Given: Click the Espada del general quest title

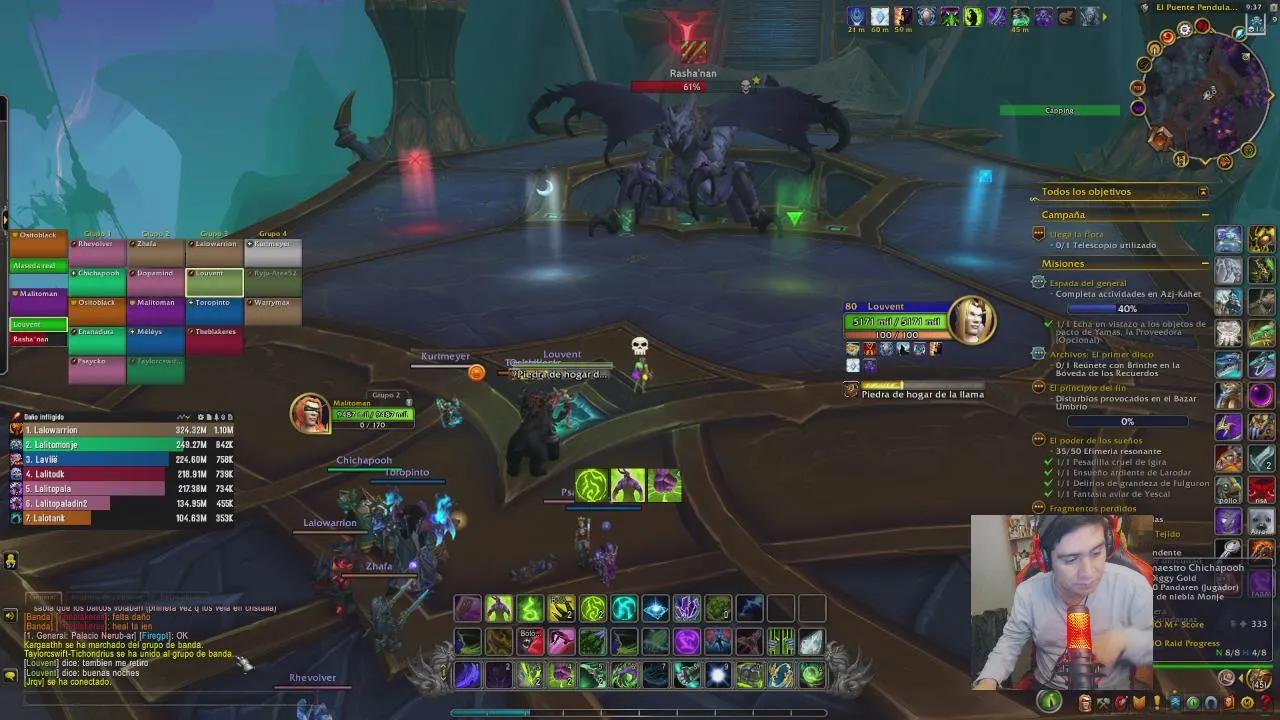Looking at the screenshot, I should pos(1088,283).
